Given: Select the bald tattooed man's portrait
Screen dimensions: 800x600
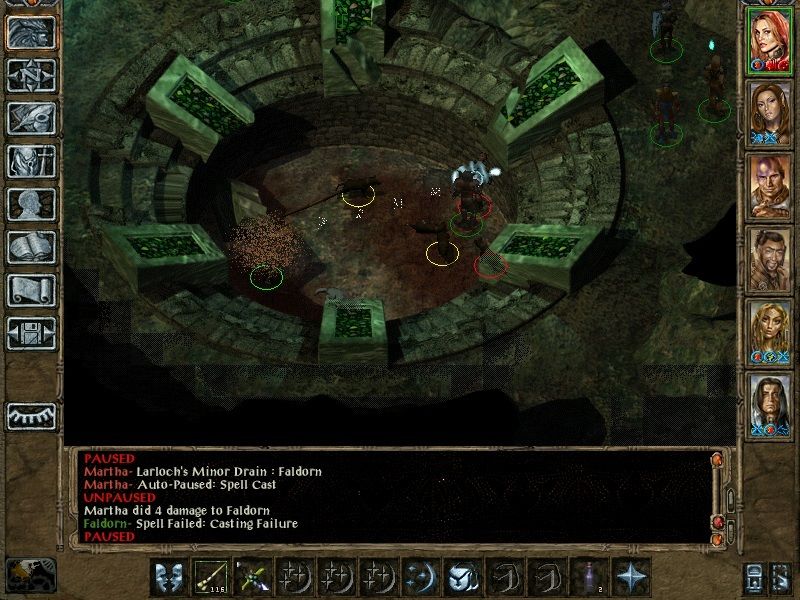Looking at the screenshot, I should coord(770,186).
